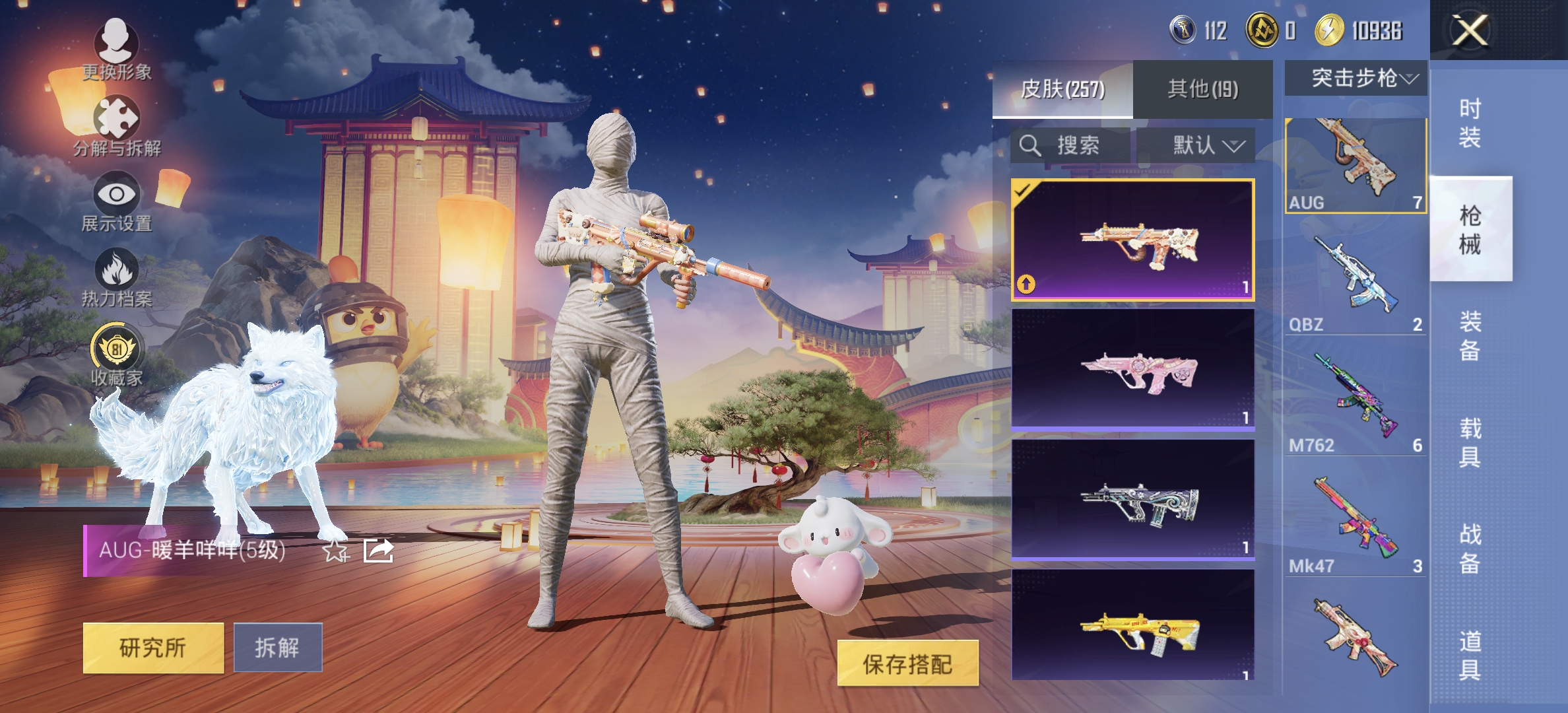Image resolution: width=1568 pixels, height=713 pixels.
Task: Click the search magnifier icon
Action: [1029, 147]
